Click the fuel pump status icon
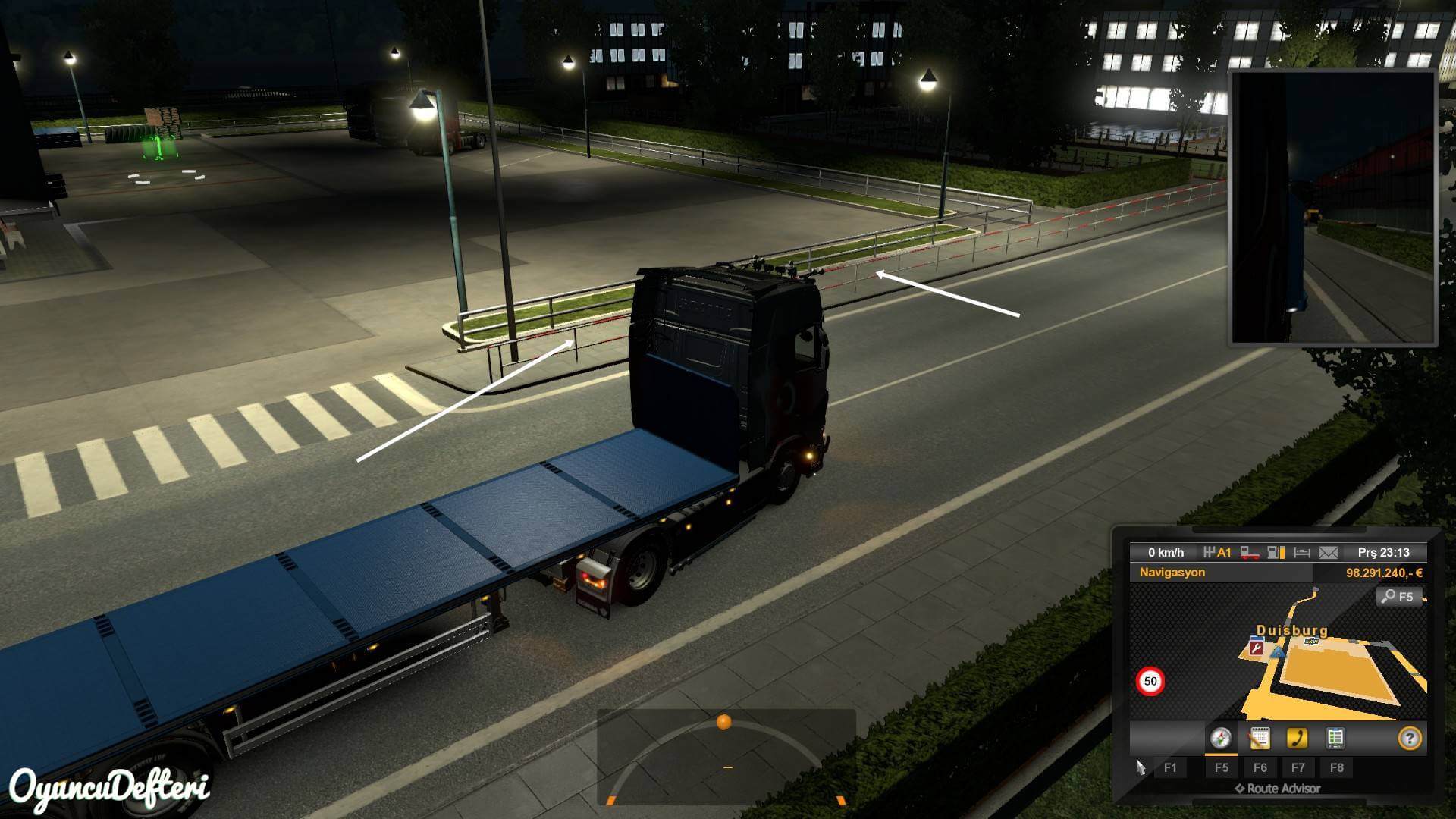Screen dimensions: 1456x819 pos(1276,553)
